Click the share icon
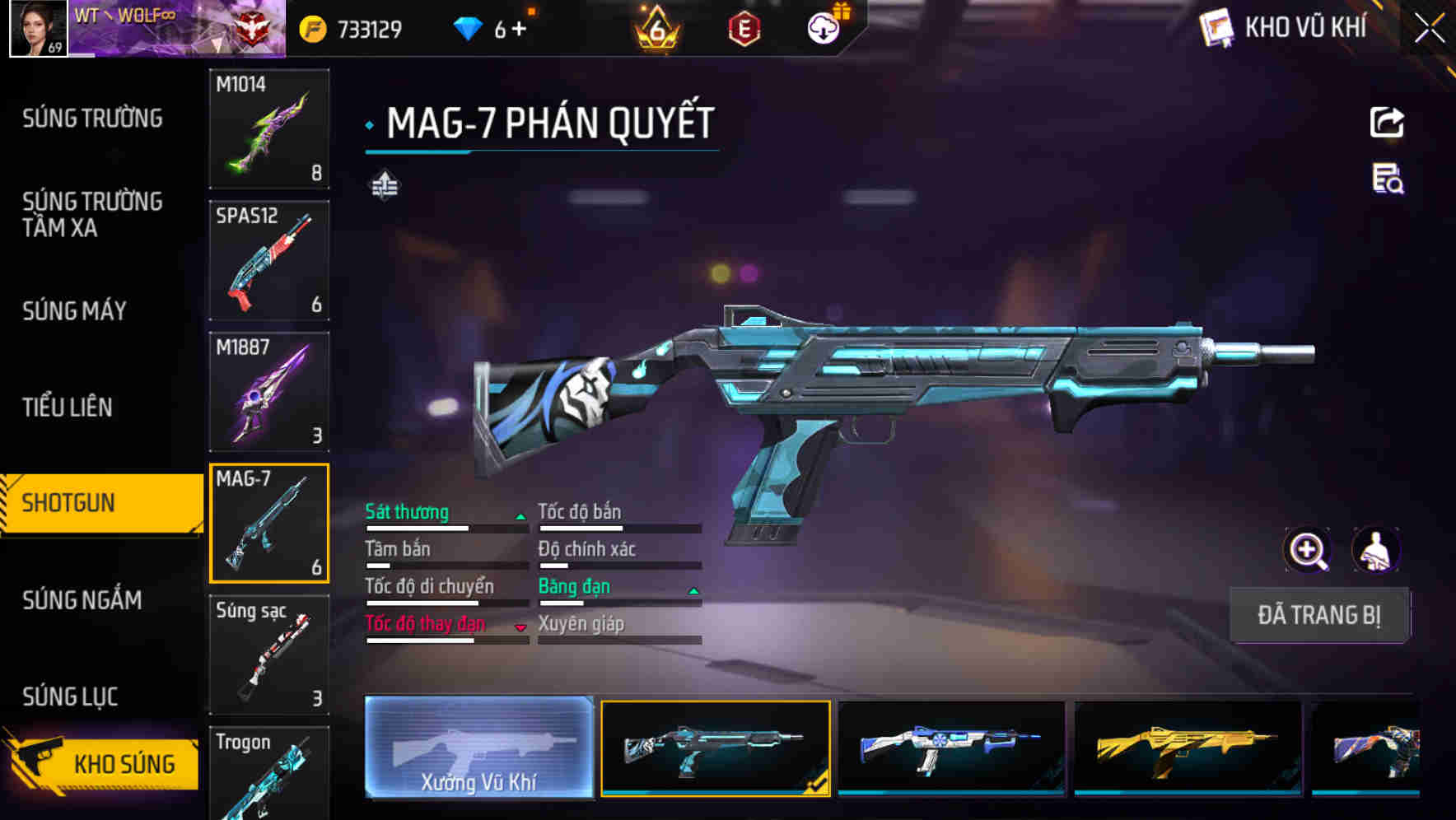The width and height of the screenshot is (1456, 820). coord(1387,123)
